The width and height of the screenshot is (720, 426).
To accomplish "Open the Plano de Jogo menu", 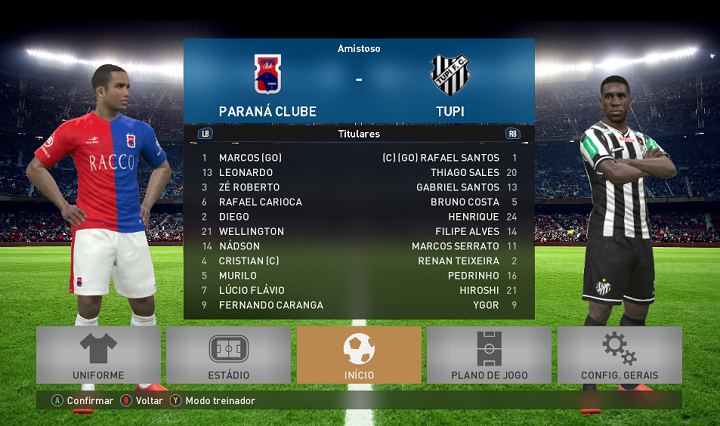I will click(x=489, y=355).
